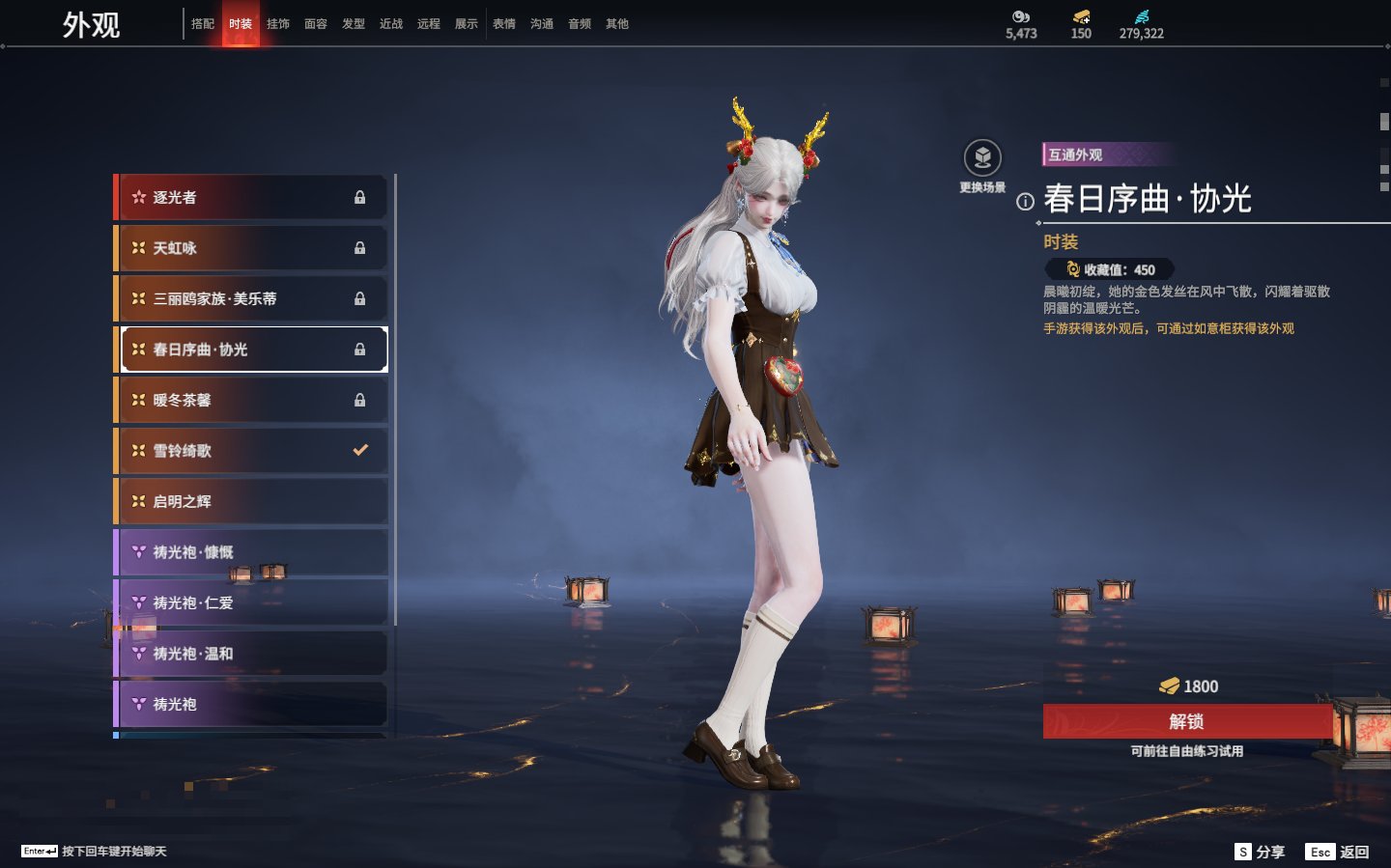Go back with the 返回 button
1391x868 pixels.
[x=1338, y=852]
